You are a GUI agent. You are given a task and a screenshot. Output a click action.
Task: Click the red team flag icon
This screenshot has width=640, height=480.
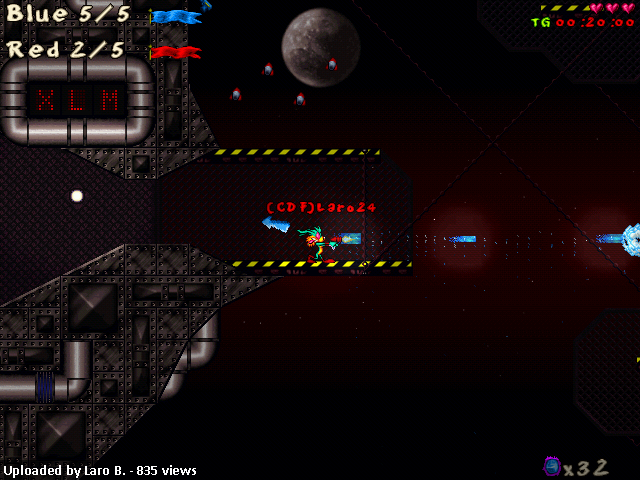point(175,52)
